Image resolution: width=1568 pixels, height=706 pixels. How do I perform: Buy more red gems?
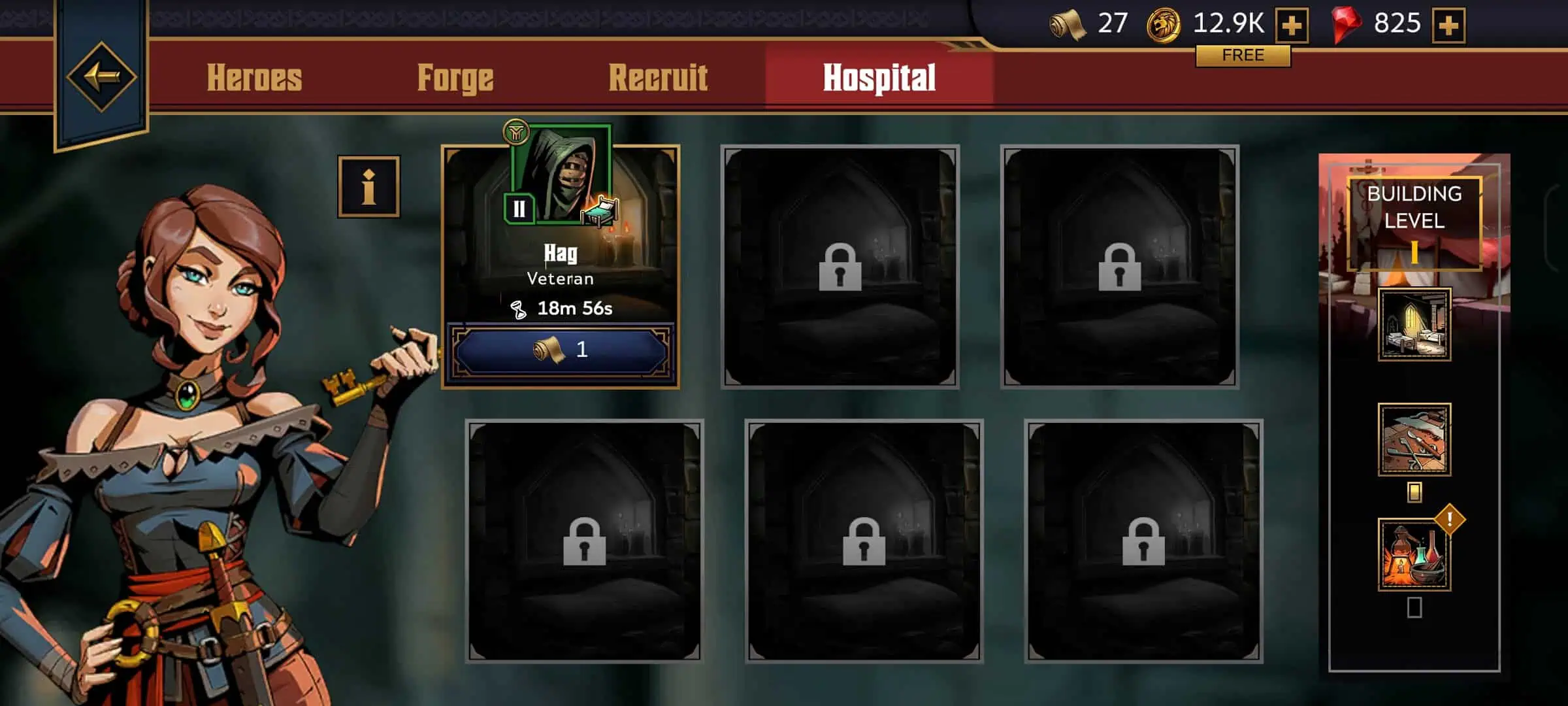1448,25
